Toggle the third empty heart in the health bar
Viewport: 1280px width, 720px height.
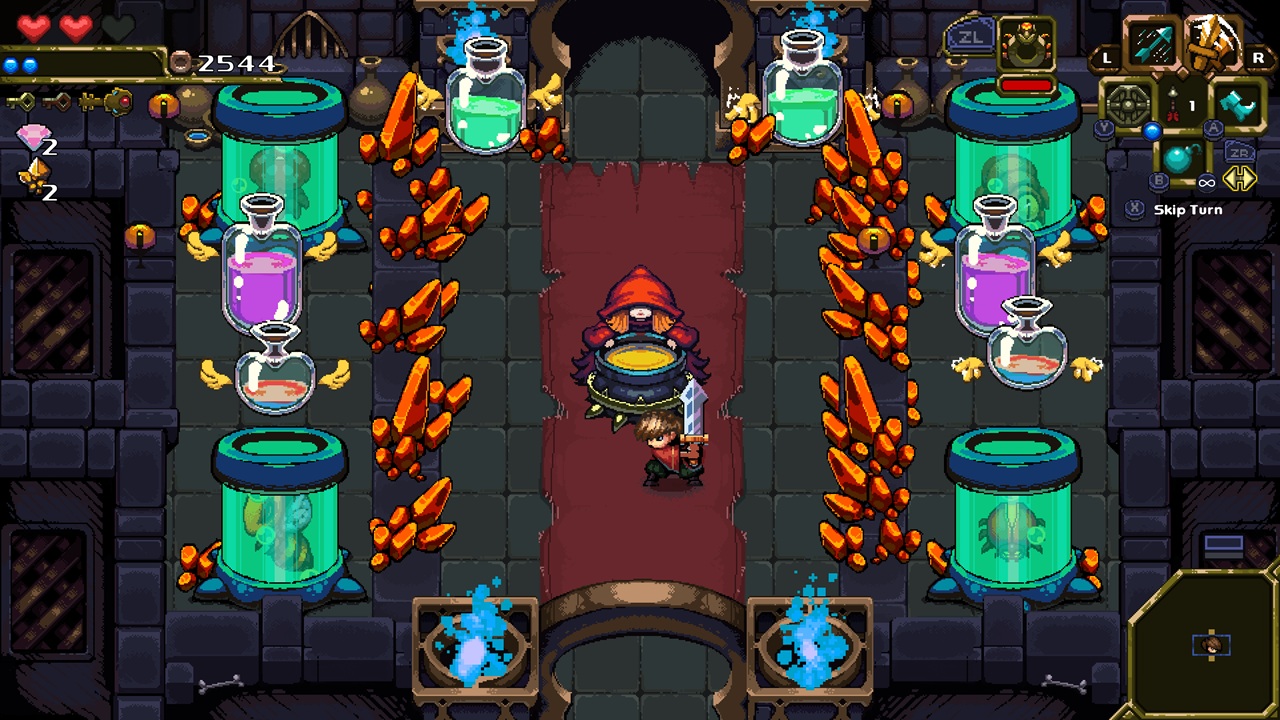(119, 26)
